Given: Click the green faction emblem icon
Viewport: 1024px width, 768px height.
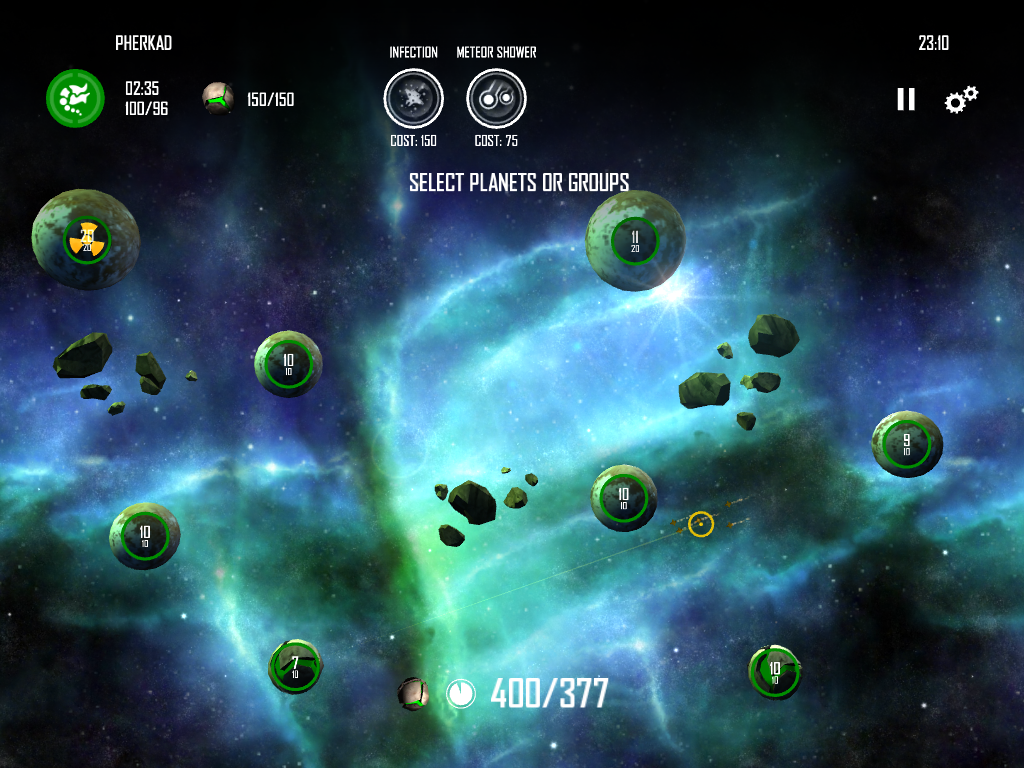Looking at the screenshot, I should point(75,98).
